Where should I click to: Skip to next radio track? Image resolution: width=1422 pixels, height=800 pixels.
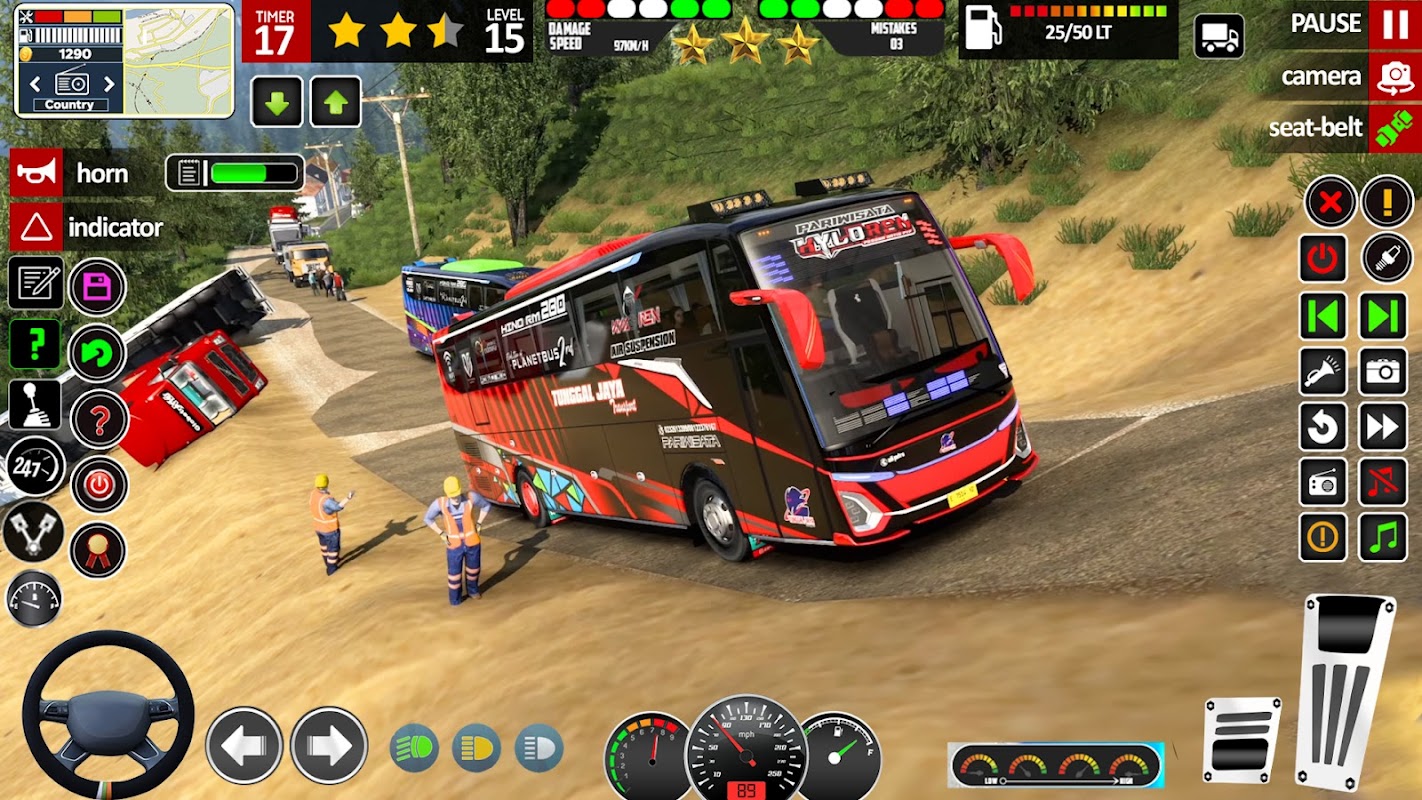tap(1383, 316)
